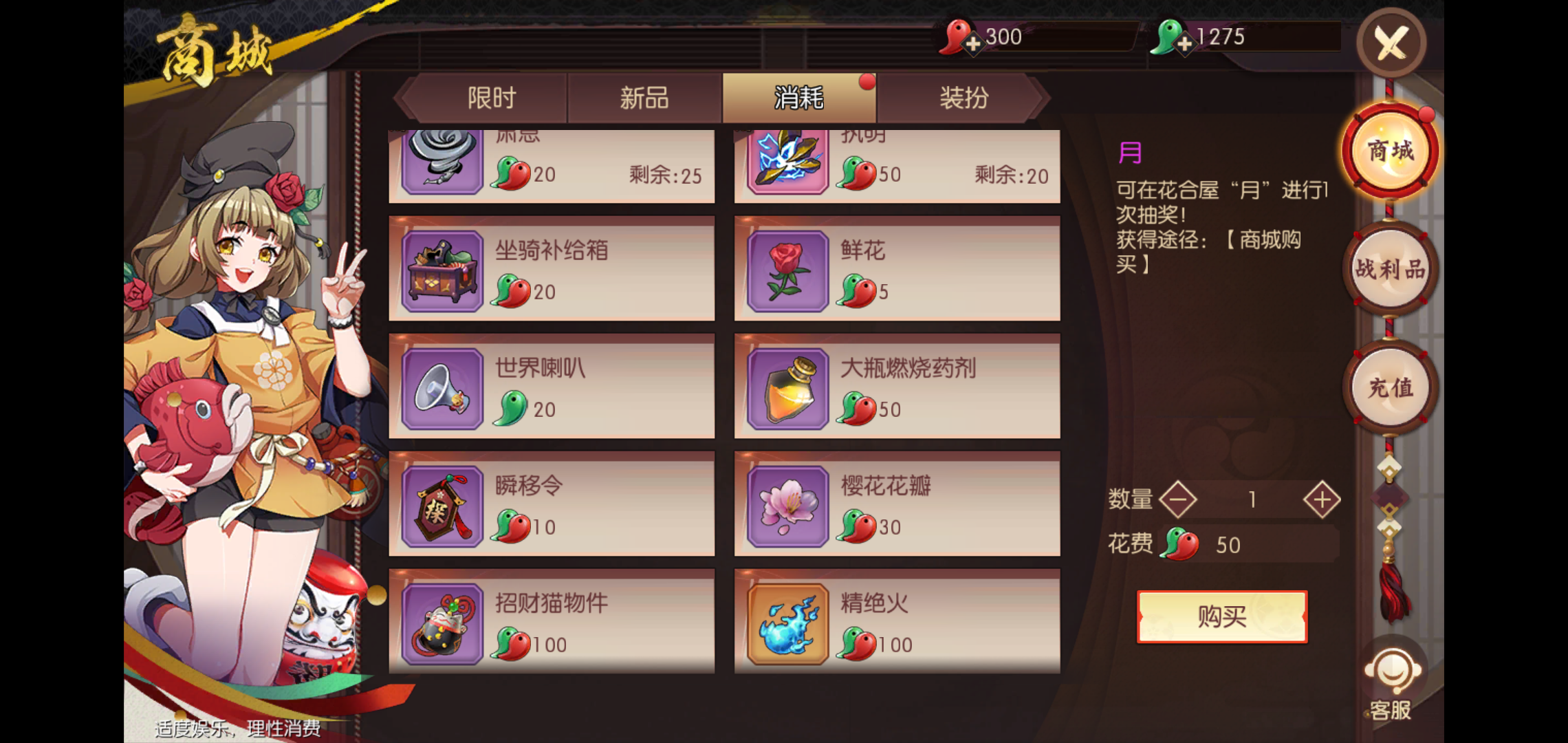The width and height of the screenshot is (1568, 743).
Task: Select the 大瓶燃烧药剂 potion icon
Action: click(x=786, y=388)
